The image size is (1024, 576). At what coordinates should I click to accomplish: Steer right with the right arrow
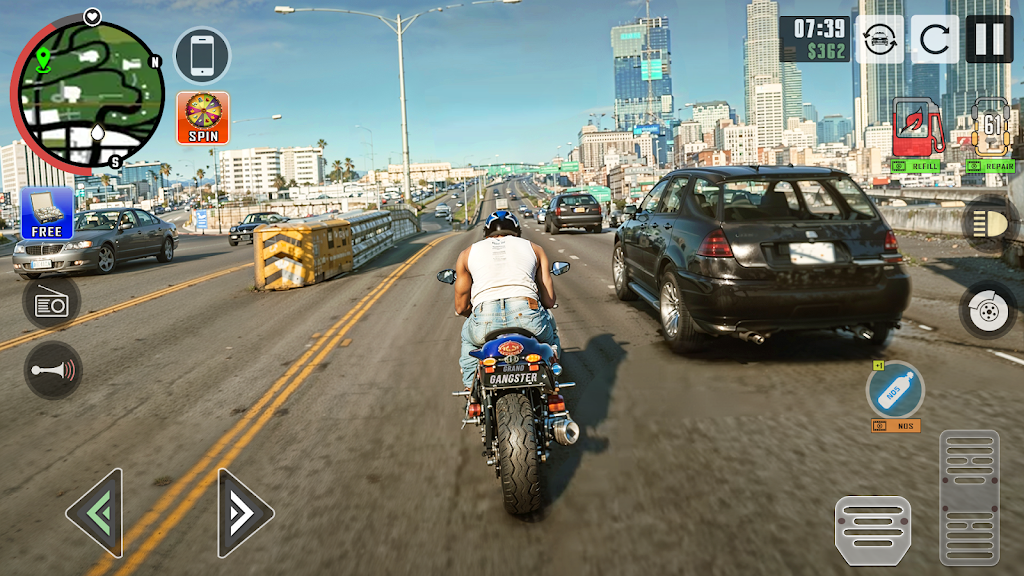pyautogui.click(x=244, y=513)
